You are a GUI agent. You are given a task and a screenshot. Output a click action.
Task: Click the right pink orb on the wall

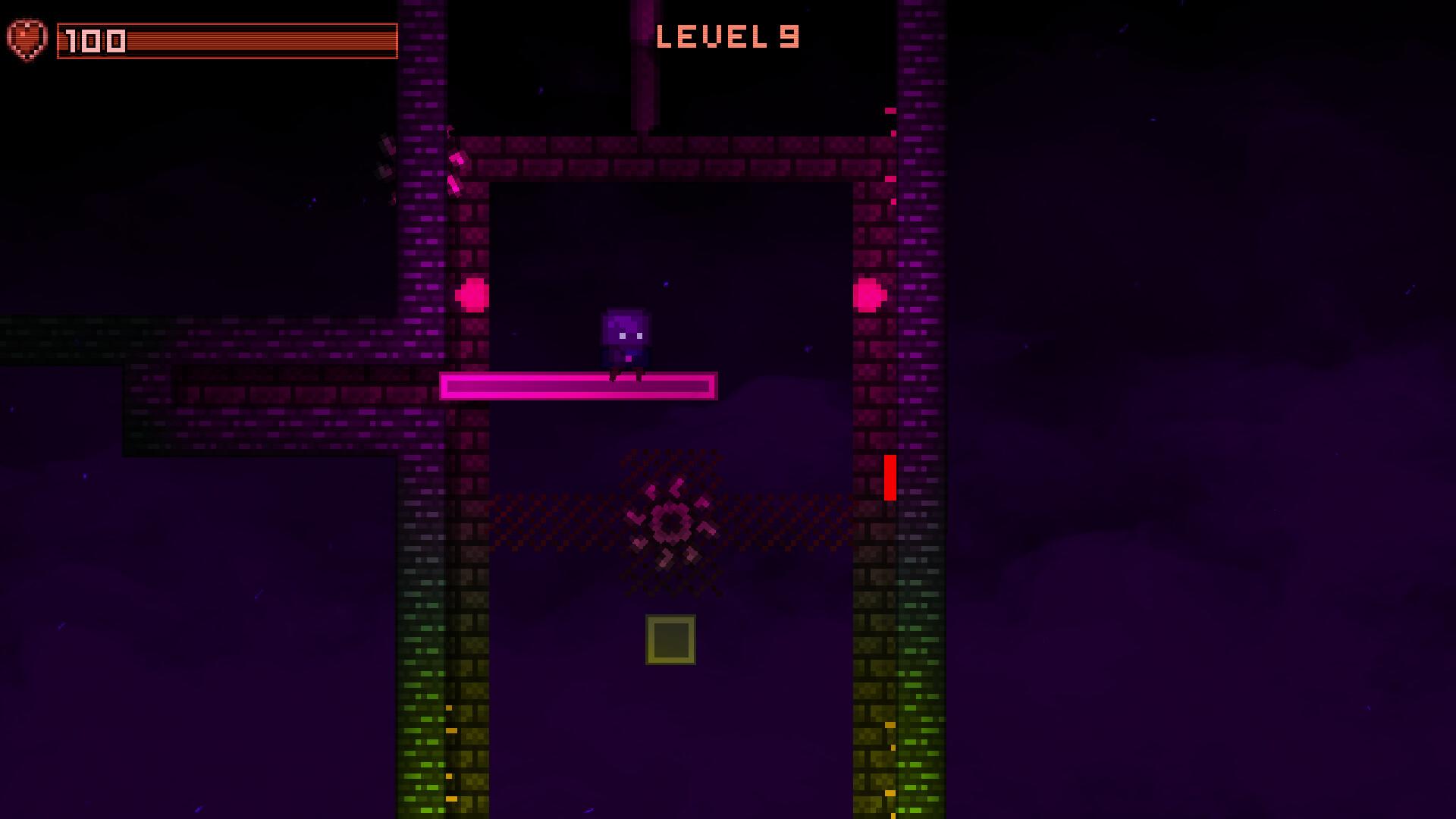pyautogui.click(x=871, y=292)
